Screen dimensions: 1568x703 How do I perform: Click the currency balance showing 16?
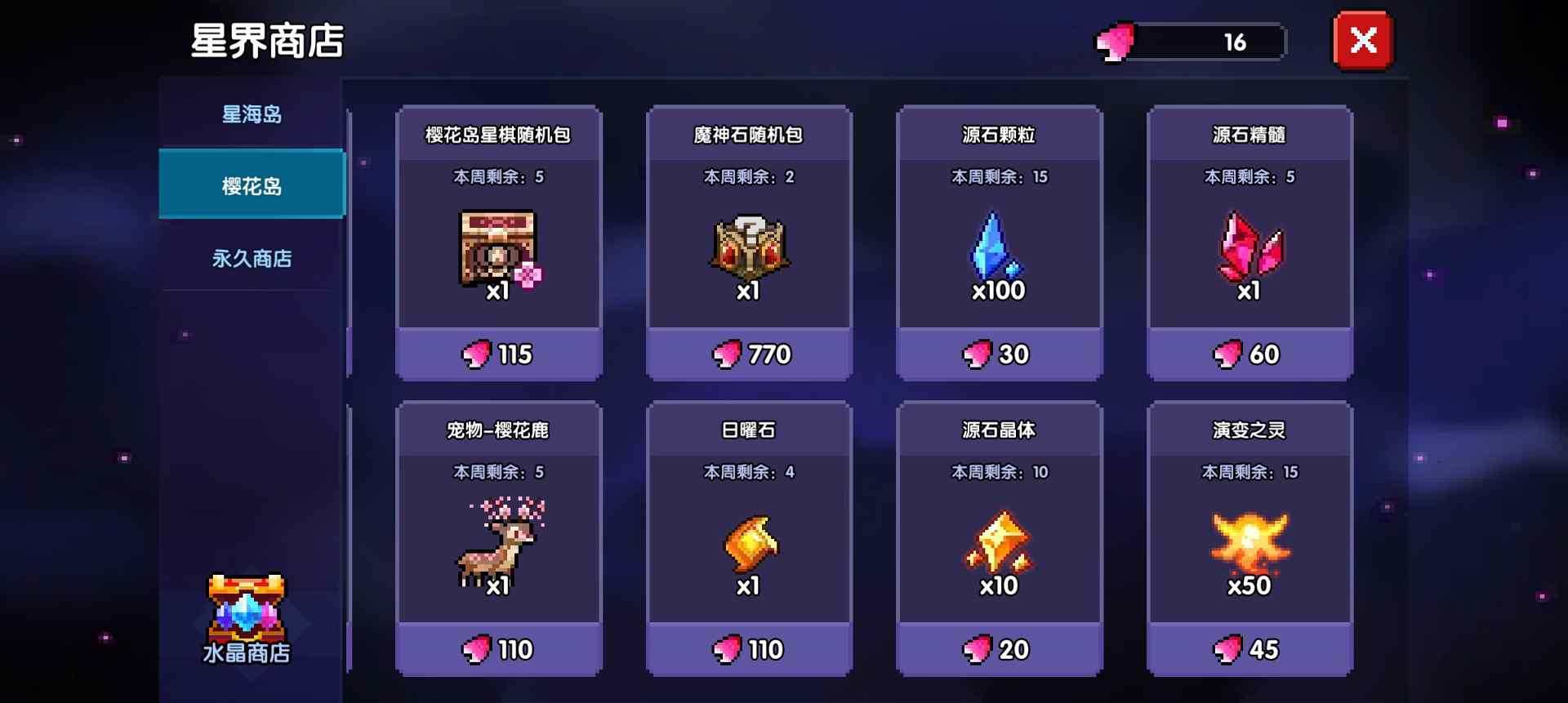click(x=1238, y=41)
